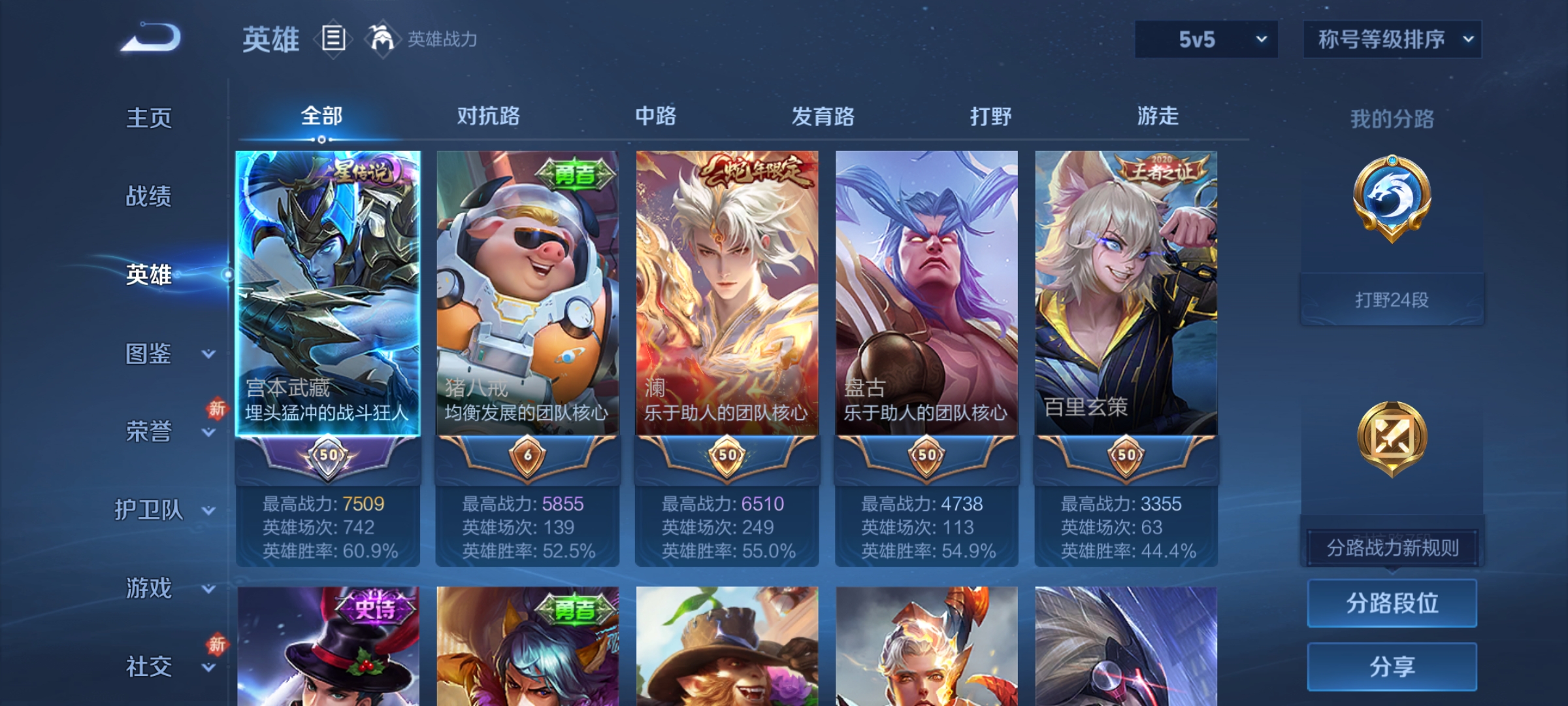Open the 英雄战力 emblem icon

[x=382, y=38]
